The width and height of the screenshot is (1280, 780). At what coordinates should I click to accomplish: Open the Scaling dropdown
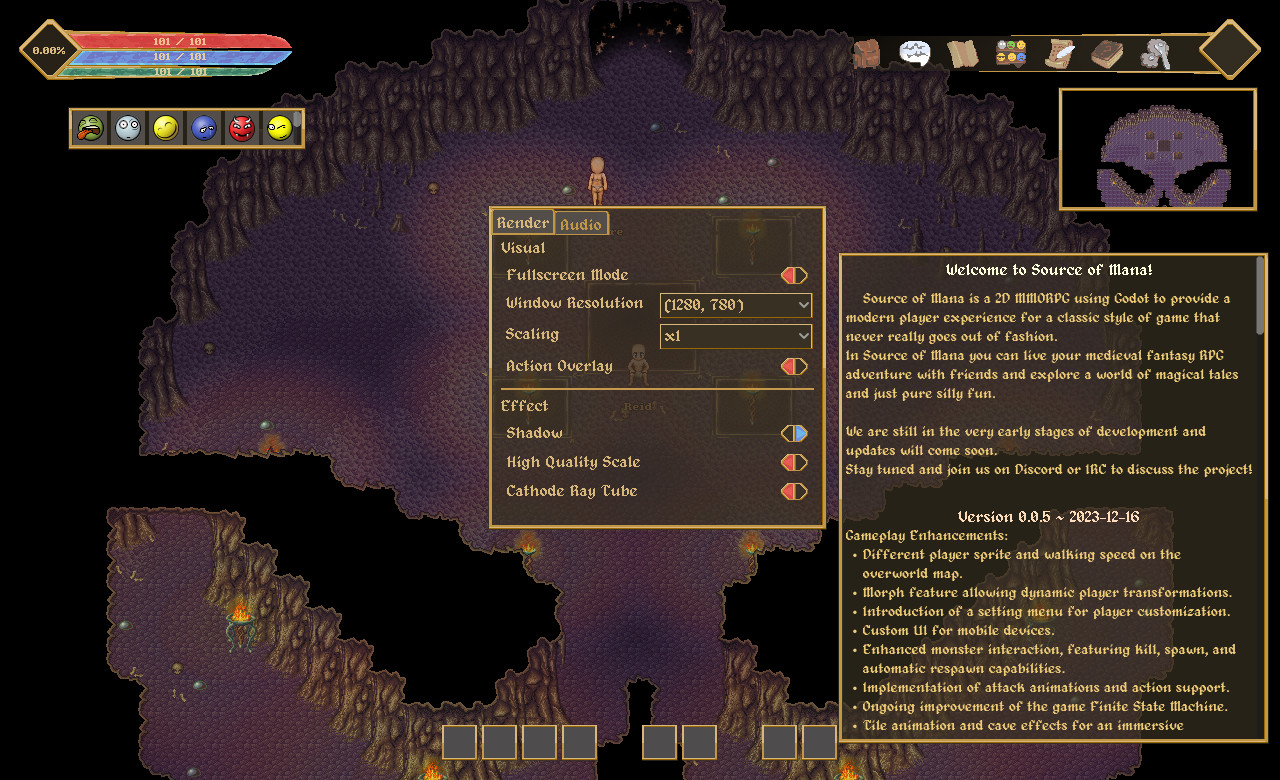tap(736, 336)
